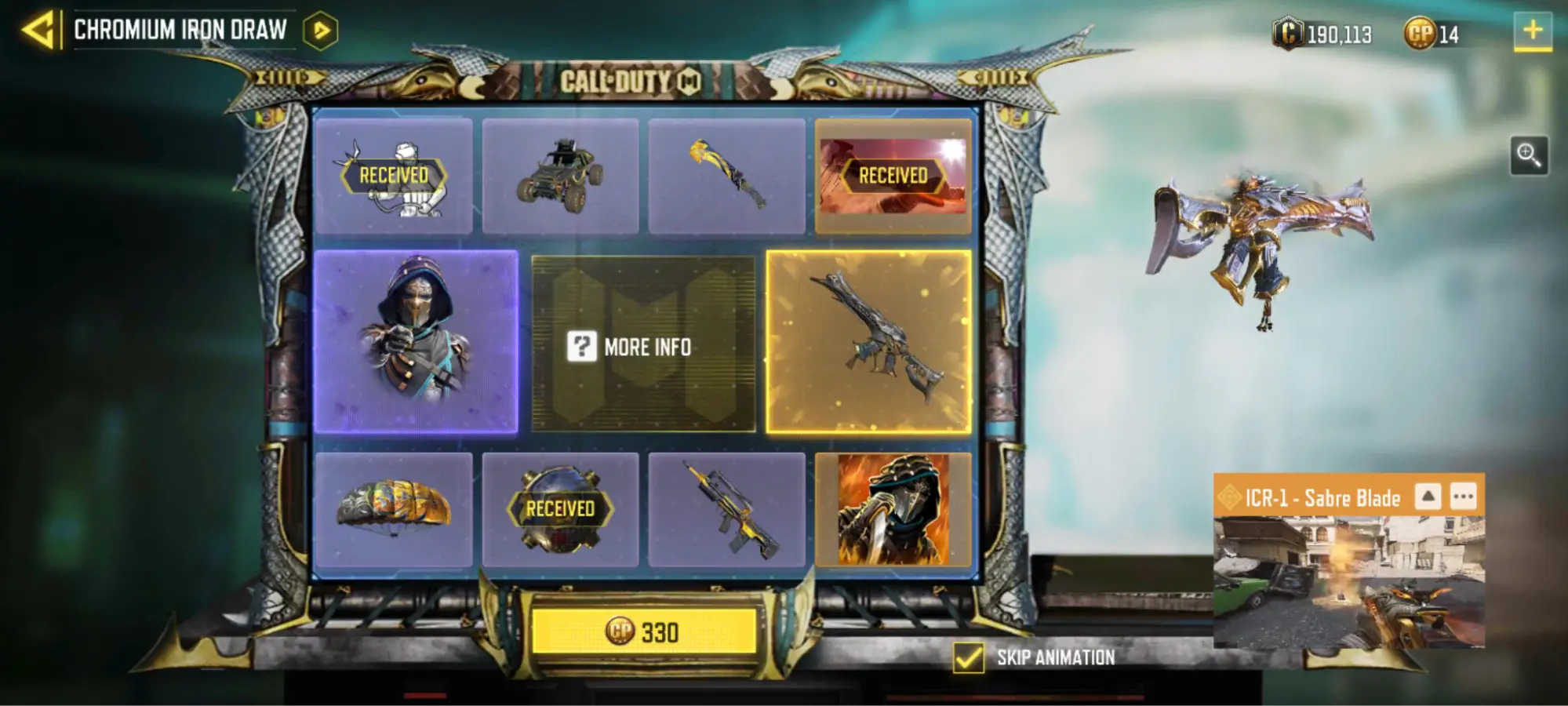Go back using the yellow arrow
Image resolution: width=1568 pixels, height=706 pixels.
(39, 31)
